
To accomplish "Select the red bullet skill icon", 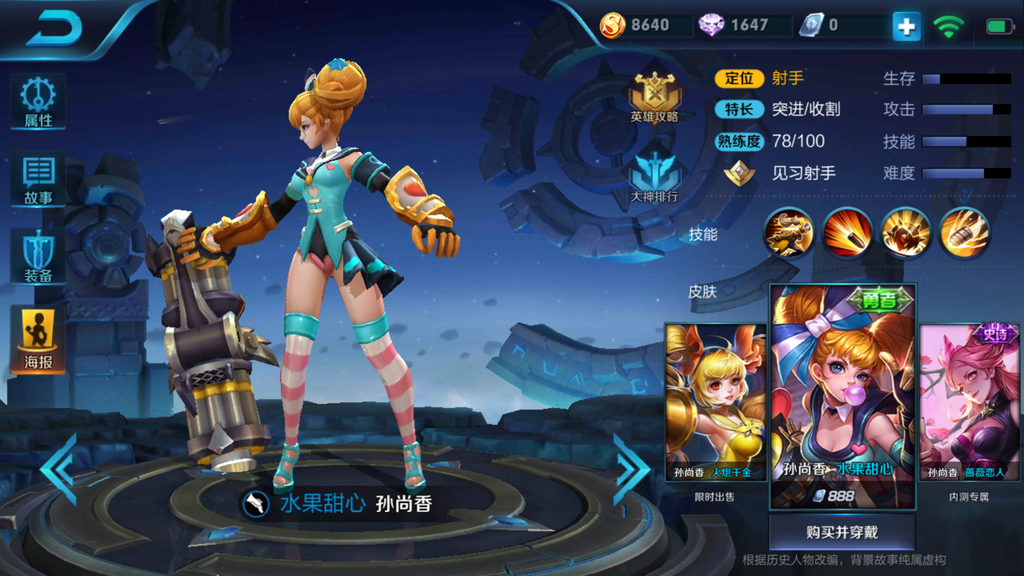I will pos(847,233).
